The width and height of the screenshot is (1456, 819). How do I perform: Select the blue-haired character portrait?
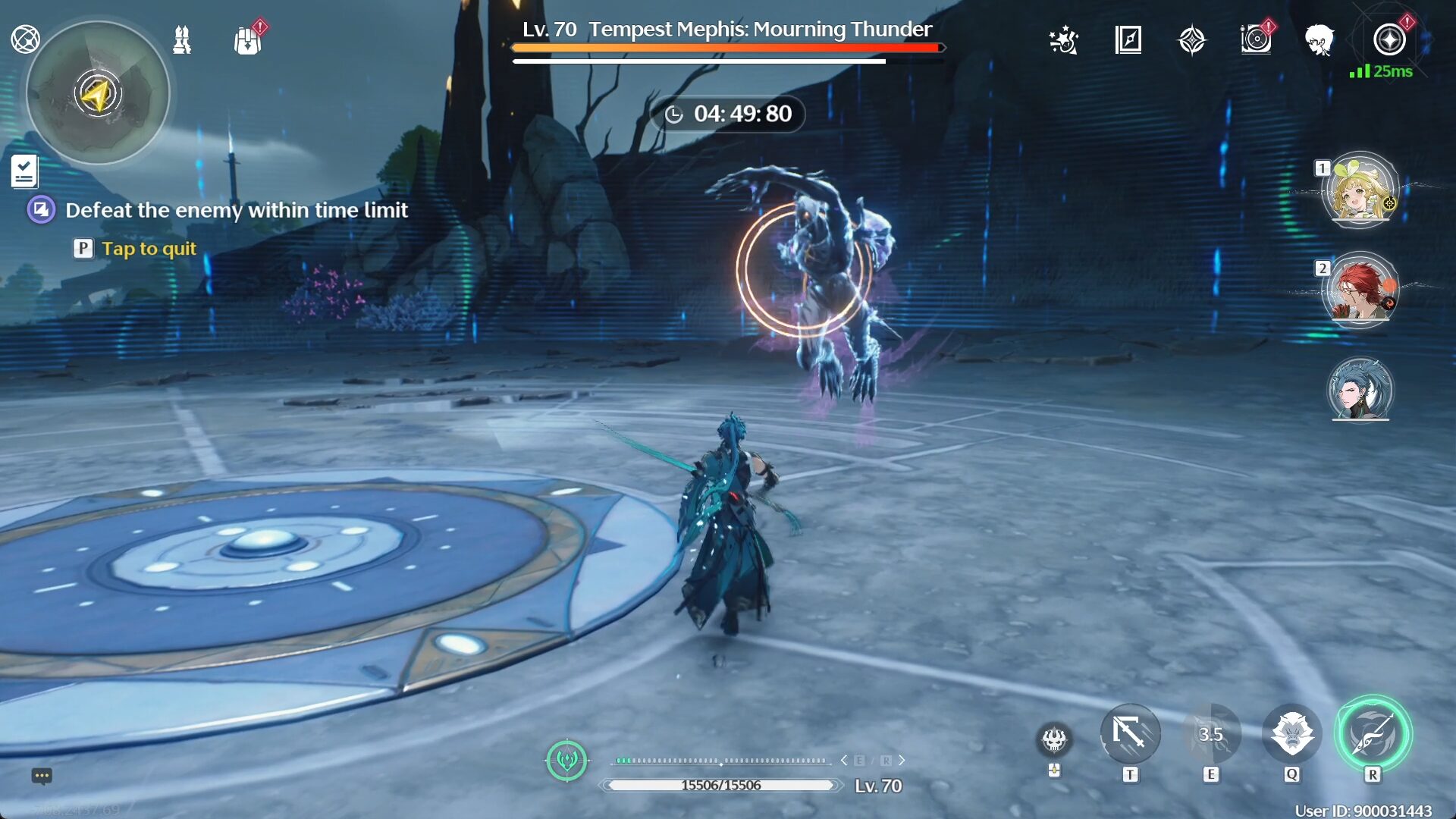coord(1360,389)
